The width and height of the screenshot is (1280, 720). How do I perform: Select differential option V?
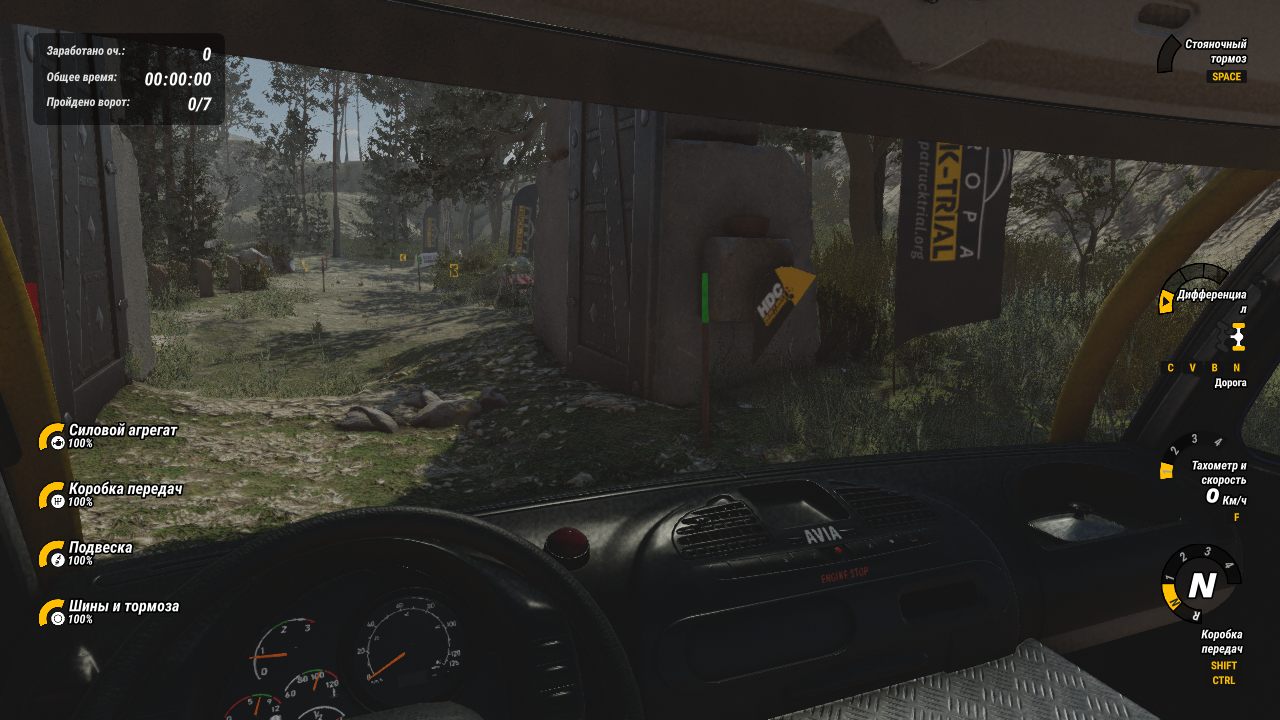click(x=1191, y=368)
